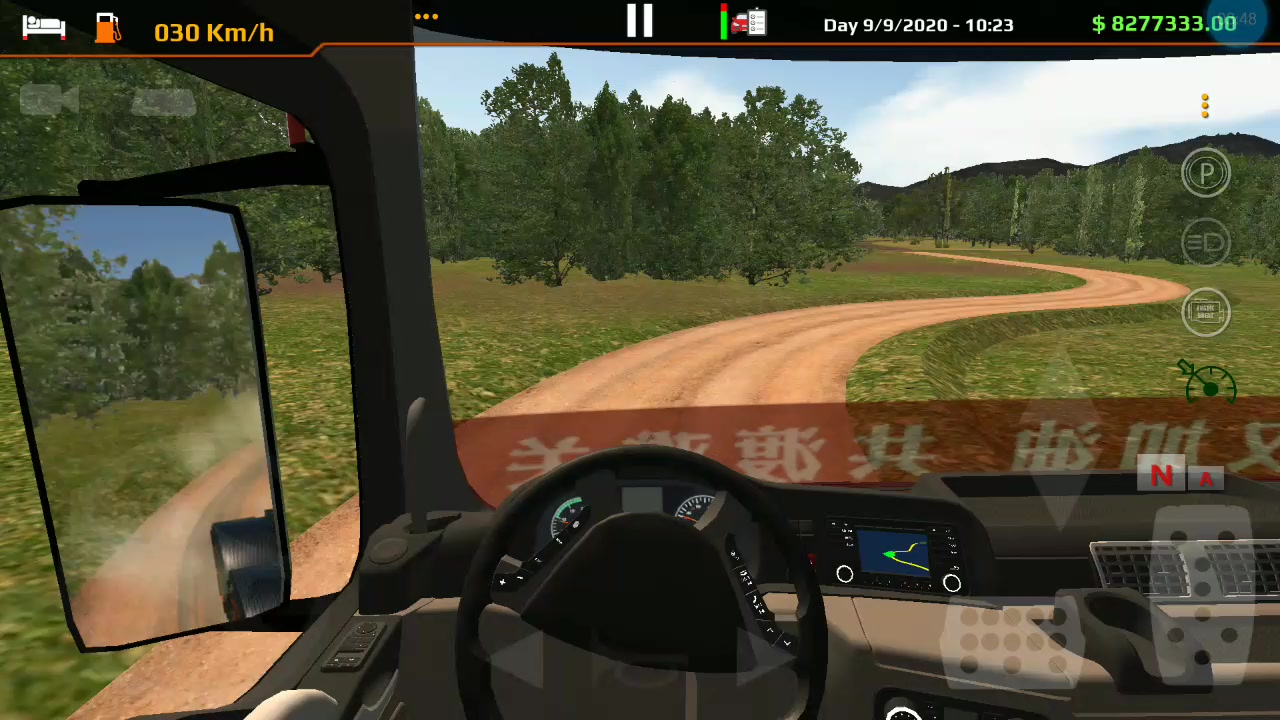Pause the game
1280x720 pixels.
[639, 20]
